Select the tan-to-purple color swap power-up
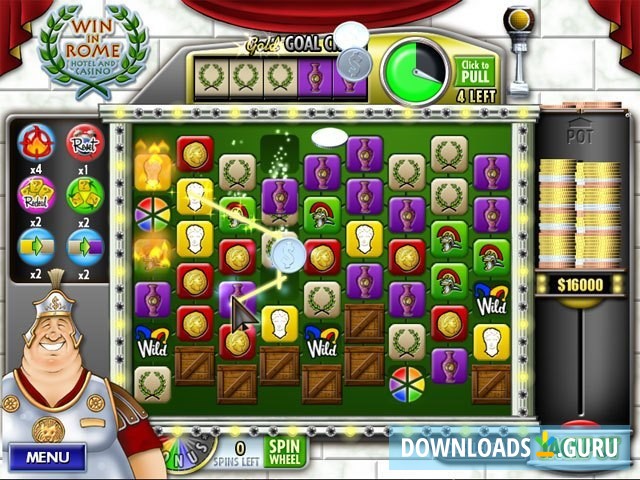 tap(85, 246)
